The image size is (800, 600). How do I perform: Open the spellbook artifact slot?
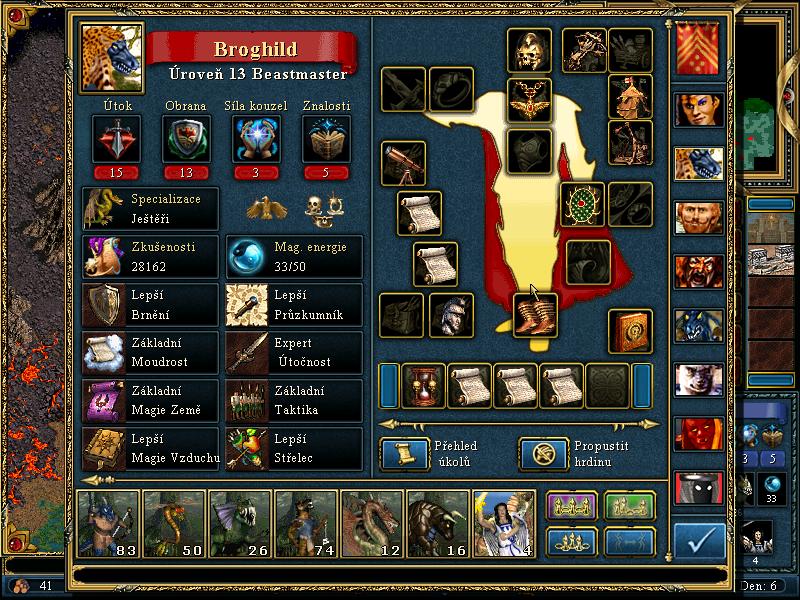(630, 332)
